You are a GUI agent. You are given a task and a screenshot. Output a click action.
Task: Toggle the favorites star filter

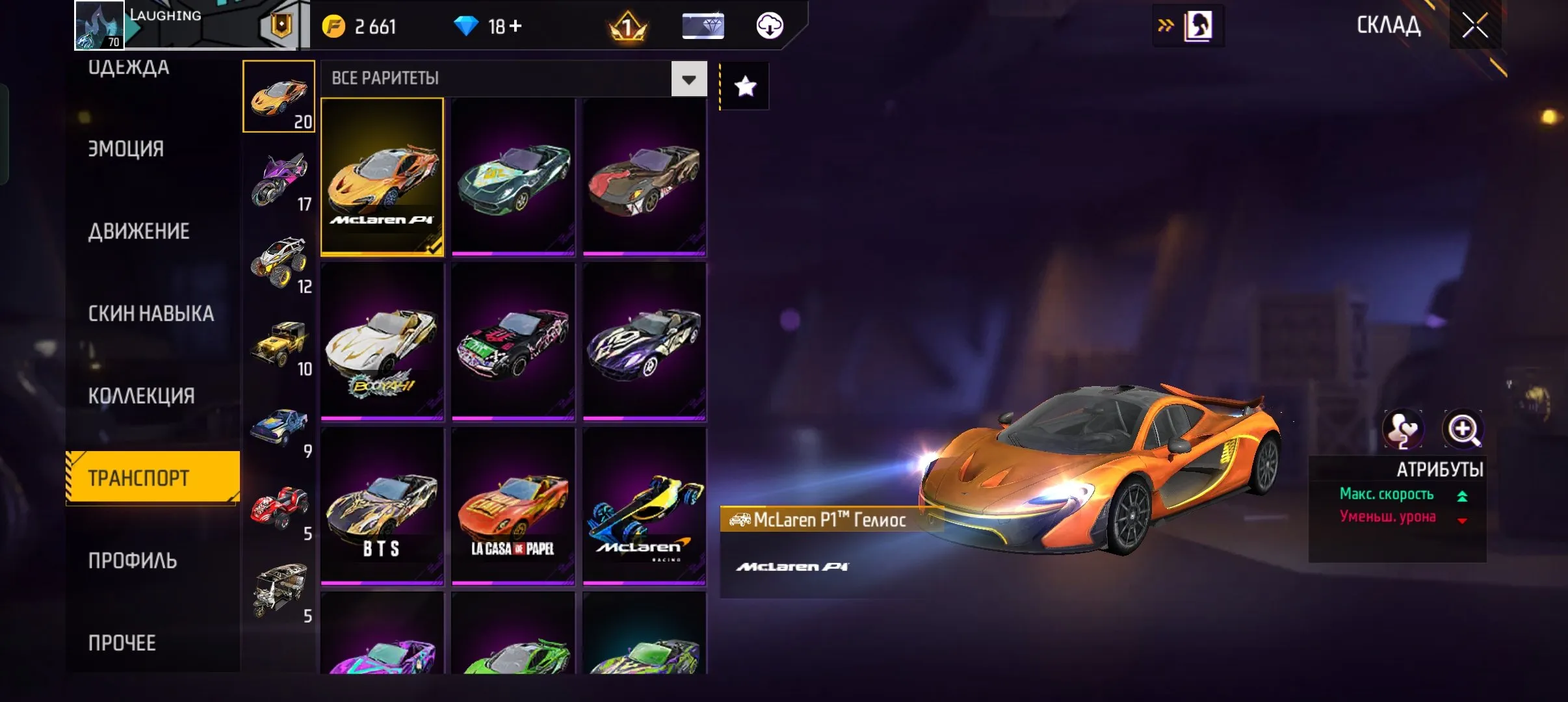point(745,85)
